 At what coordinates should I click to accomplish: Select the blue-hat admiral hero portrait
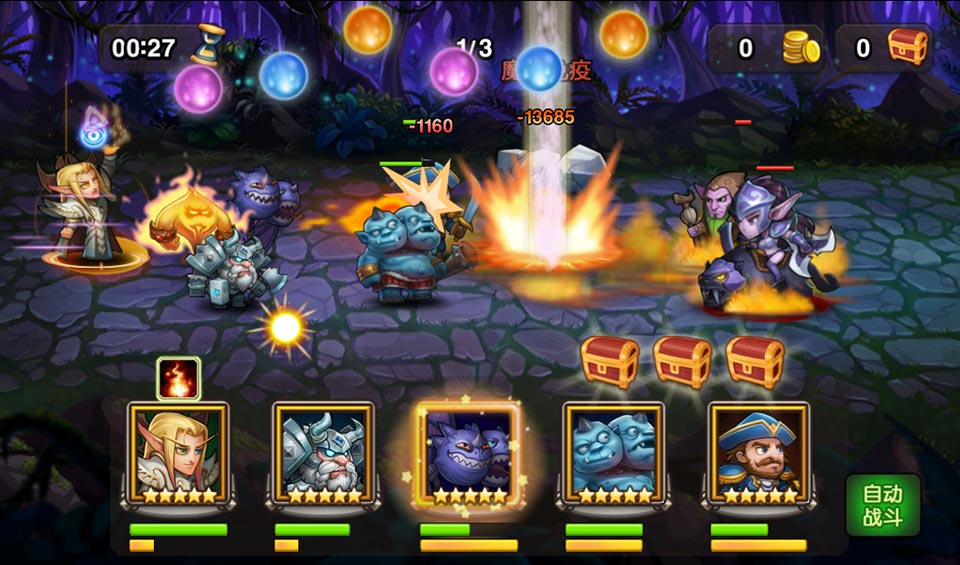758,453
